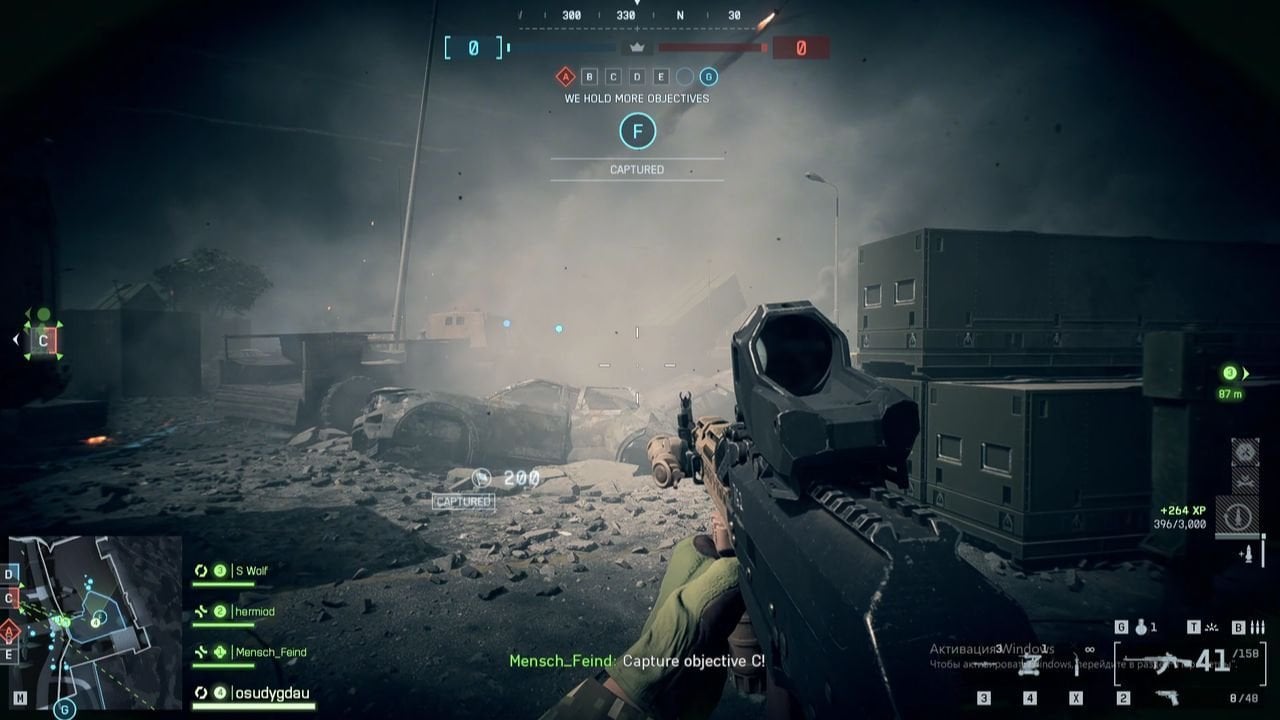Click objective B marker in top row
Screen dimensions: 1280x720
tap(589, 76)
